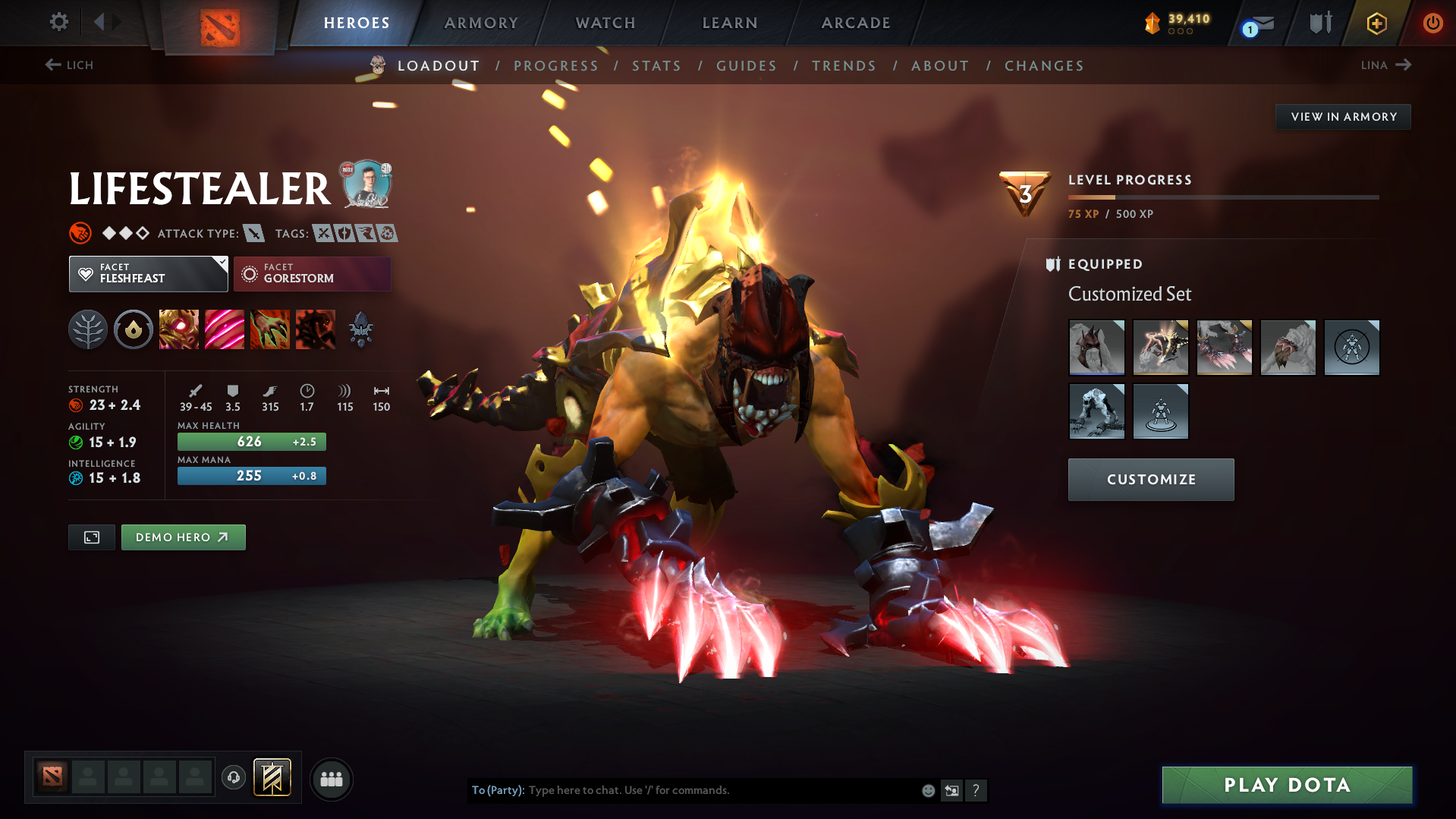Open the Arcade tab

[856, 23]
